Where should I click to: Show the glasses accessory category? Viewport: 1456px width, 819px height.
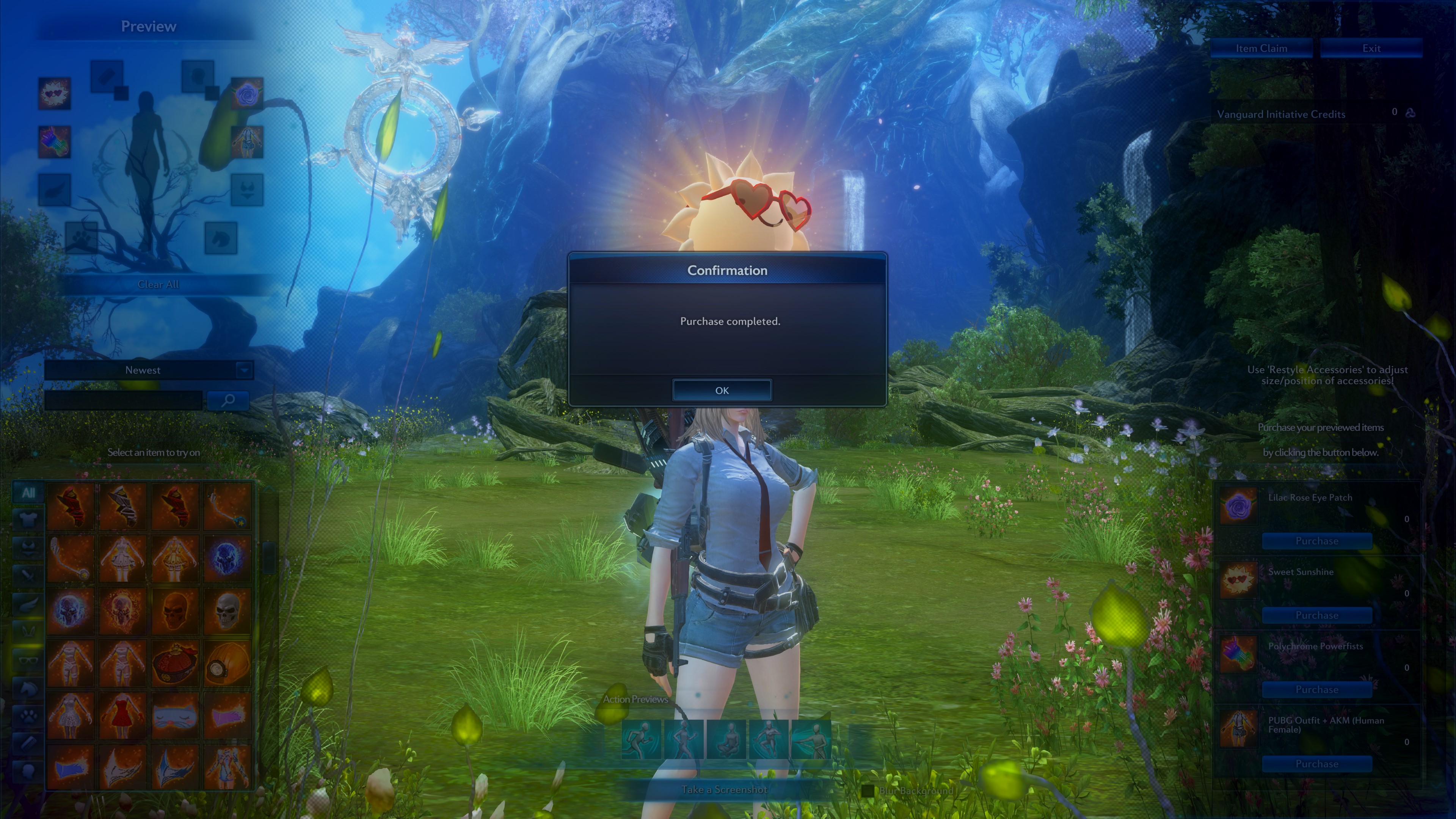pos(28,660)
